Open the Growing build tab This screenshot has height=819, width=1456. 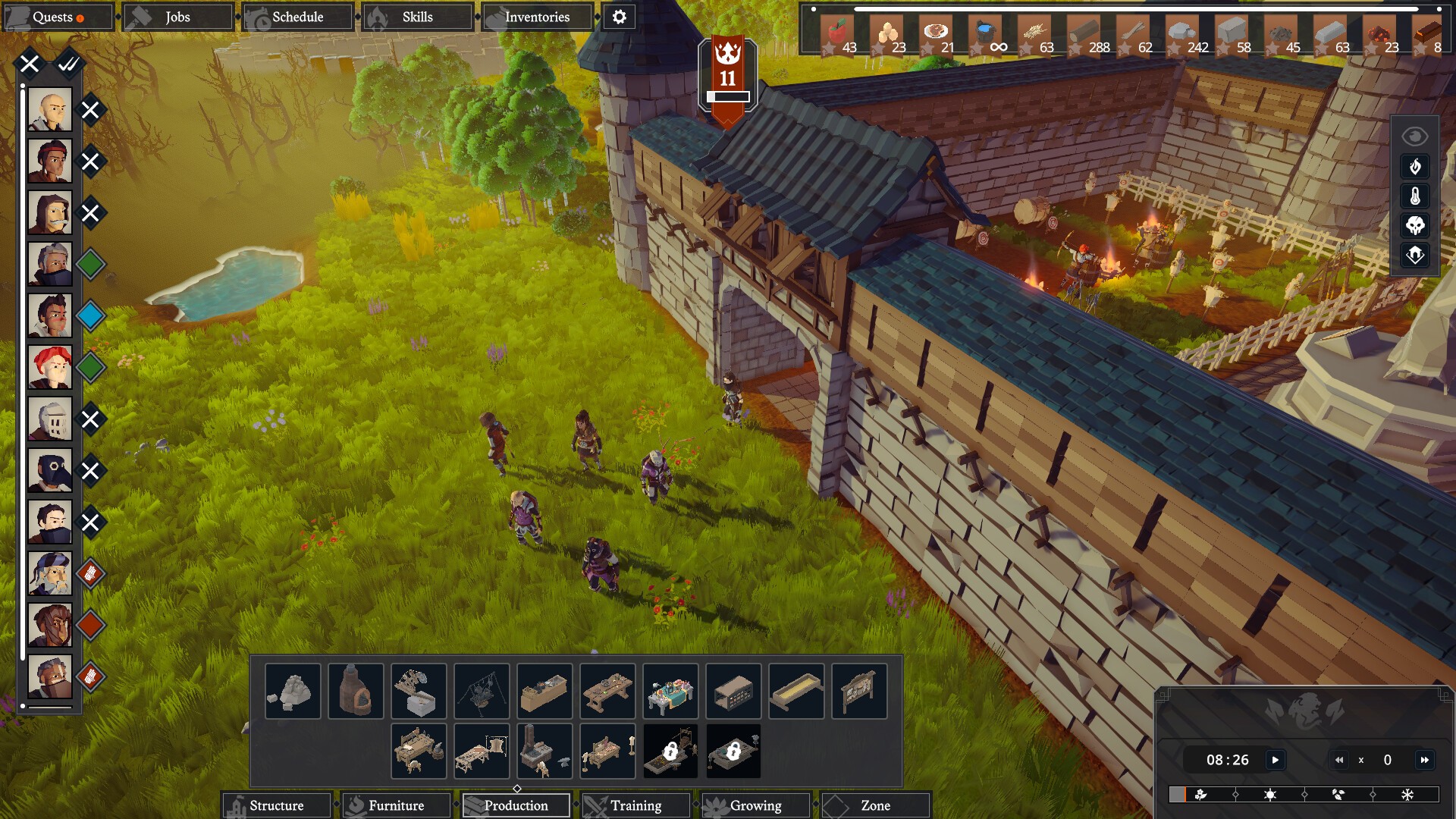(x=755, y=805)
